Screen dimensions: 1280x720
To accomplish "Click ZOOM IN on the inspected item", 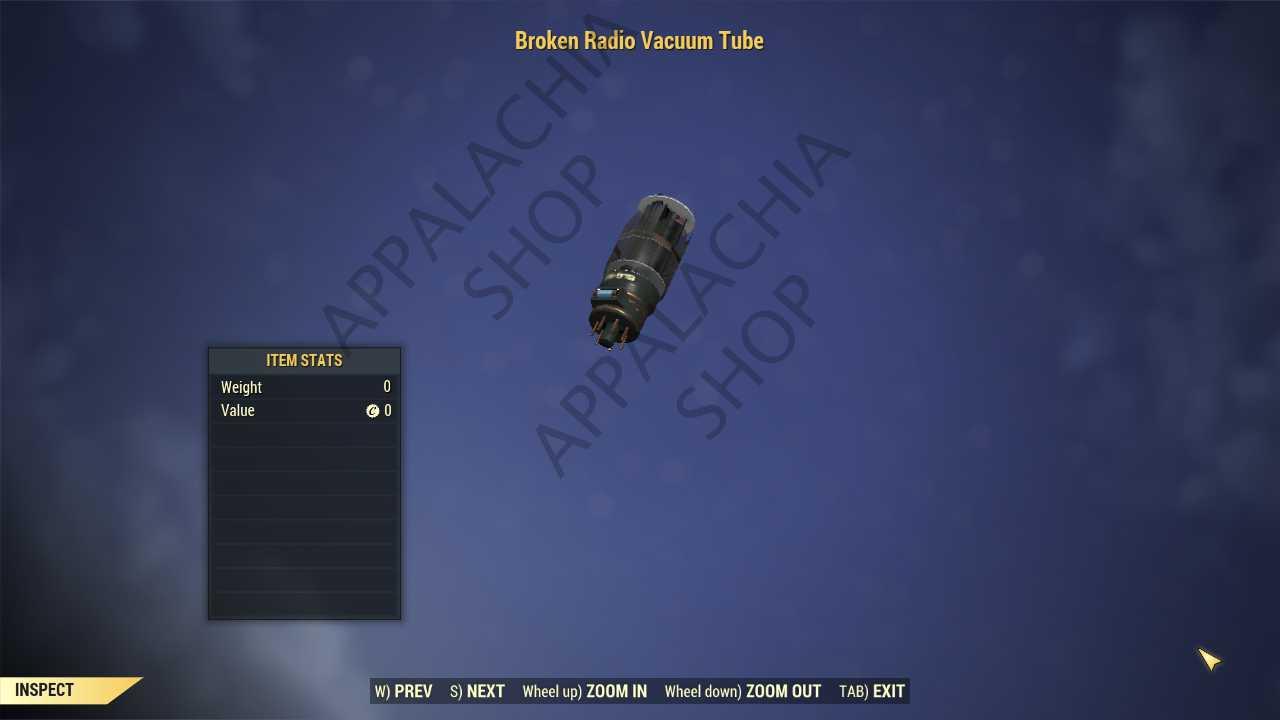I will [585, 691].
